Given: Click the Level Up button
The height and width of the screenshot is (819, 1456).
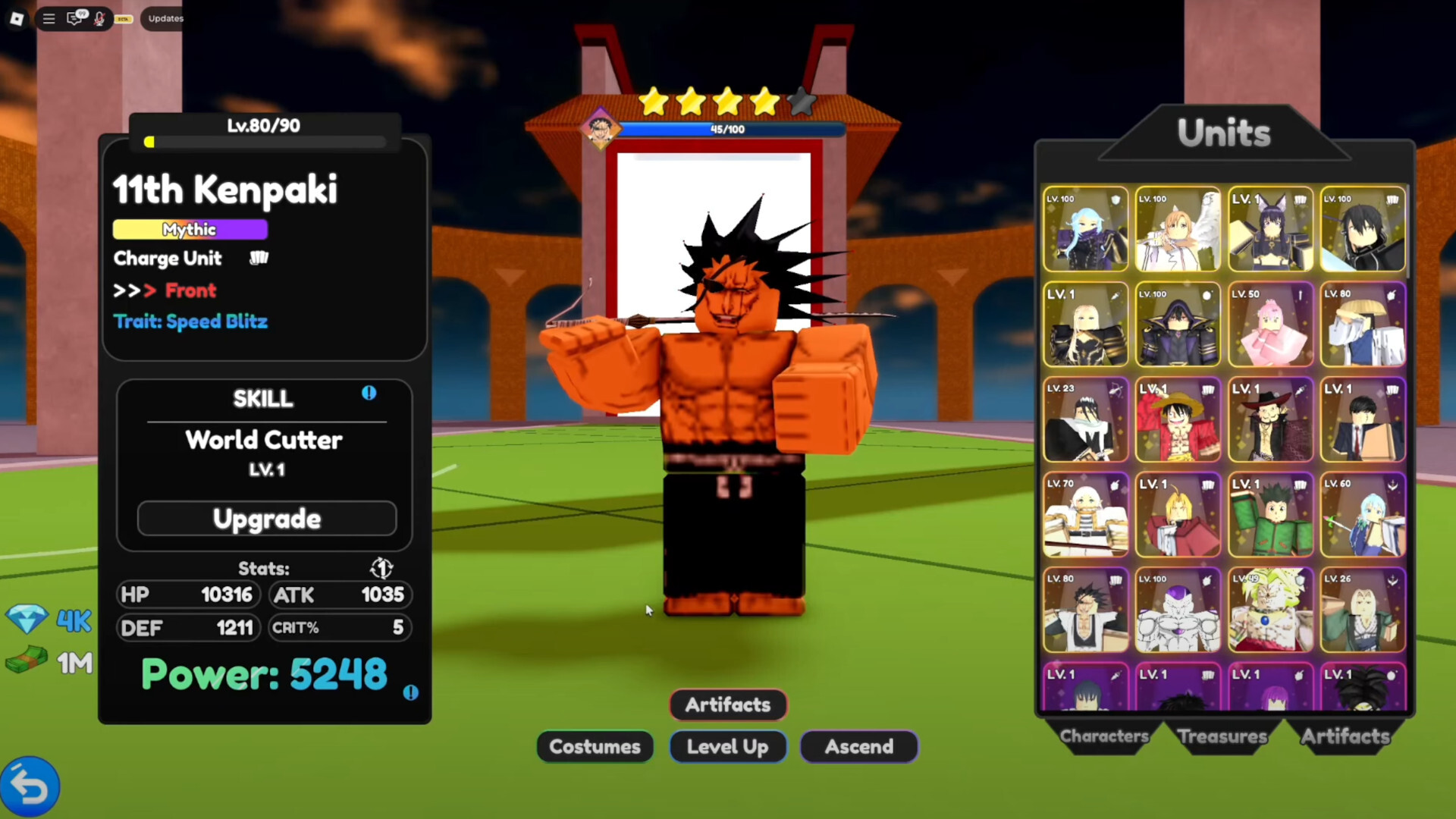Looking at the screenshot, I should 728,747.
